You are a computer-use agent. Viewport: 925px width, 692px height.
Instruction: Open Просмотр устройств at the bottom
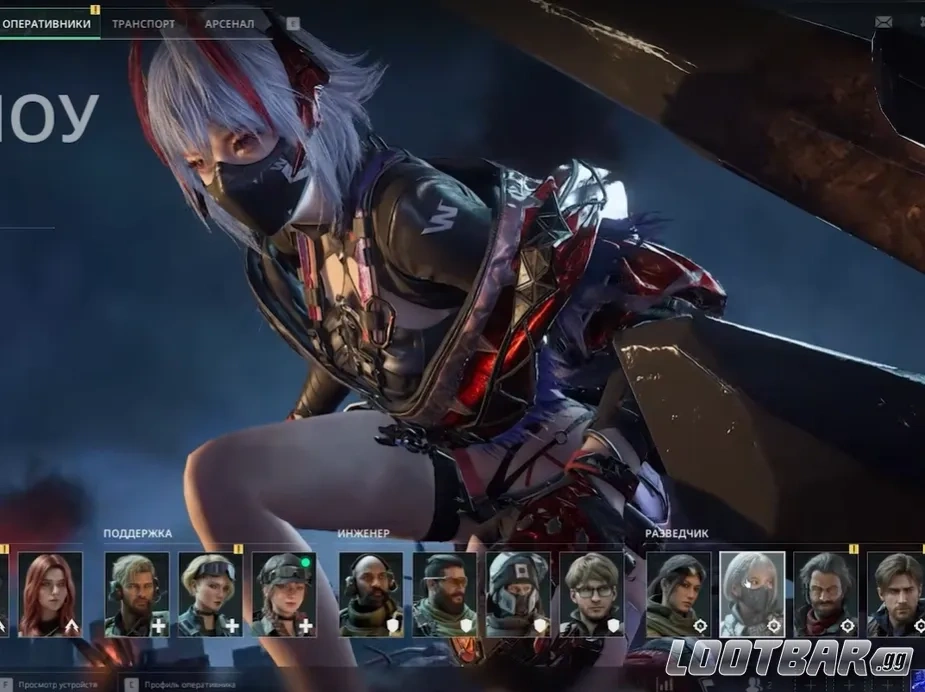(x=60, y=684)
